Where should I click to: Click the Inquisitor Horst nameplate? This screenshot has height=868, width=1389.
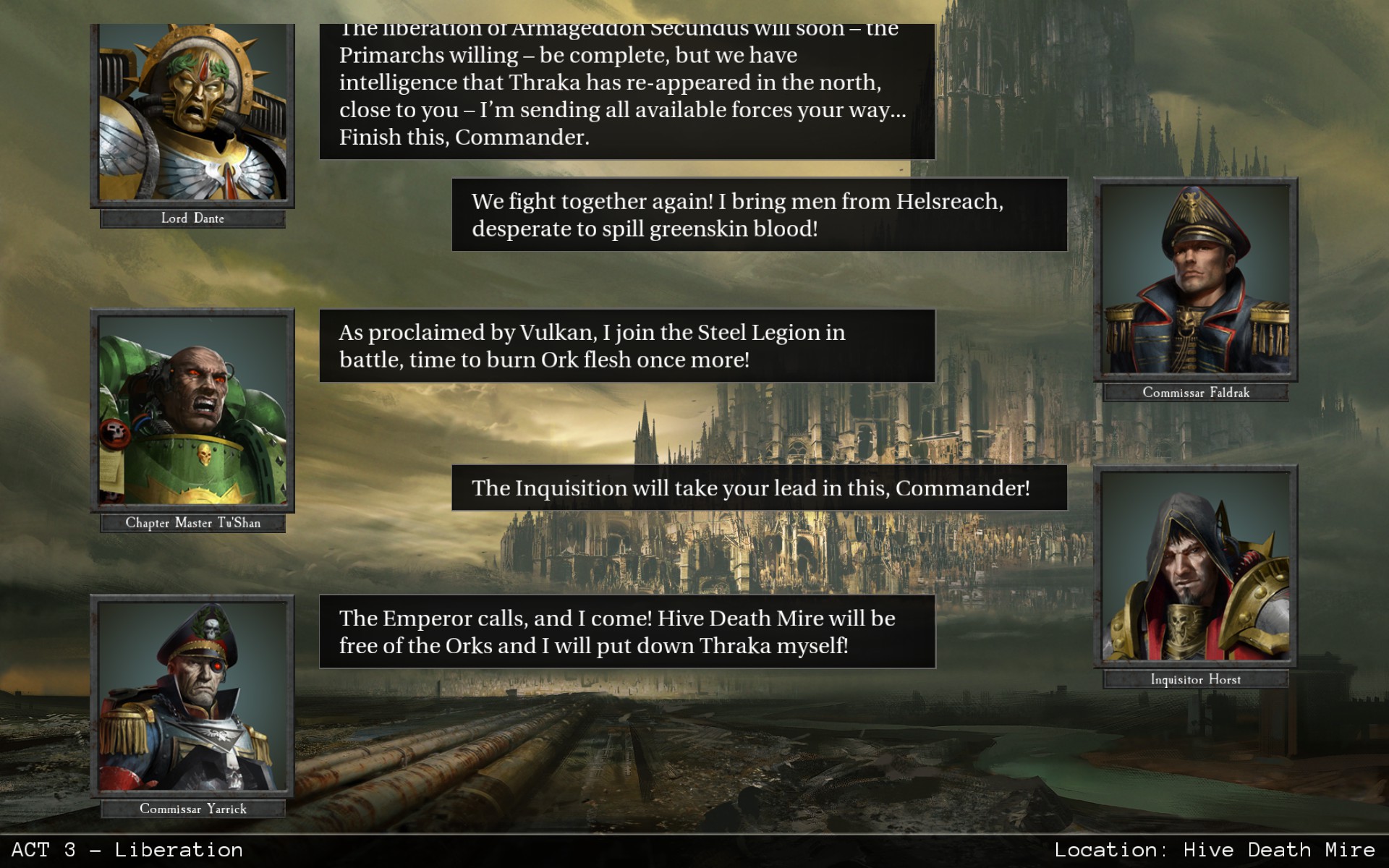point(1195,679)
